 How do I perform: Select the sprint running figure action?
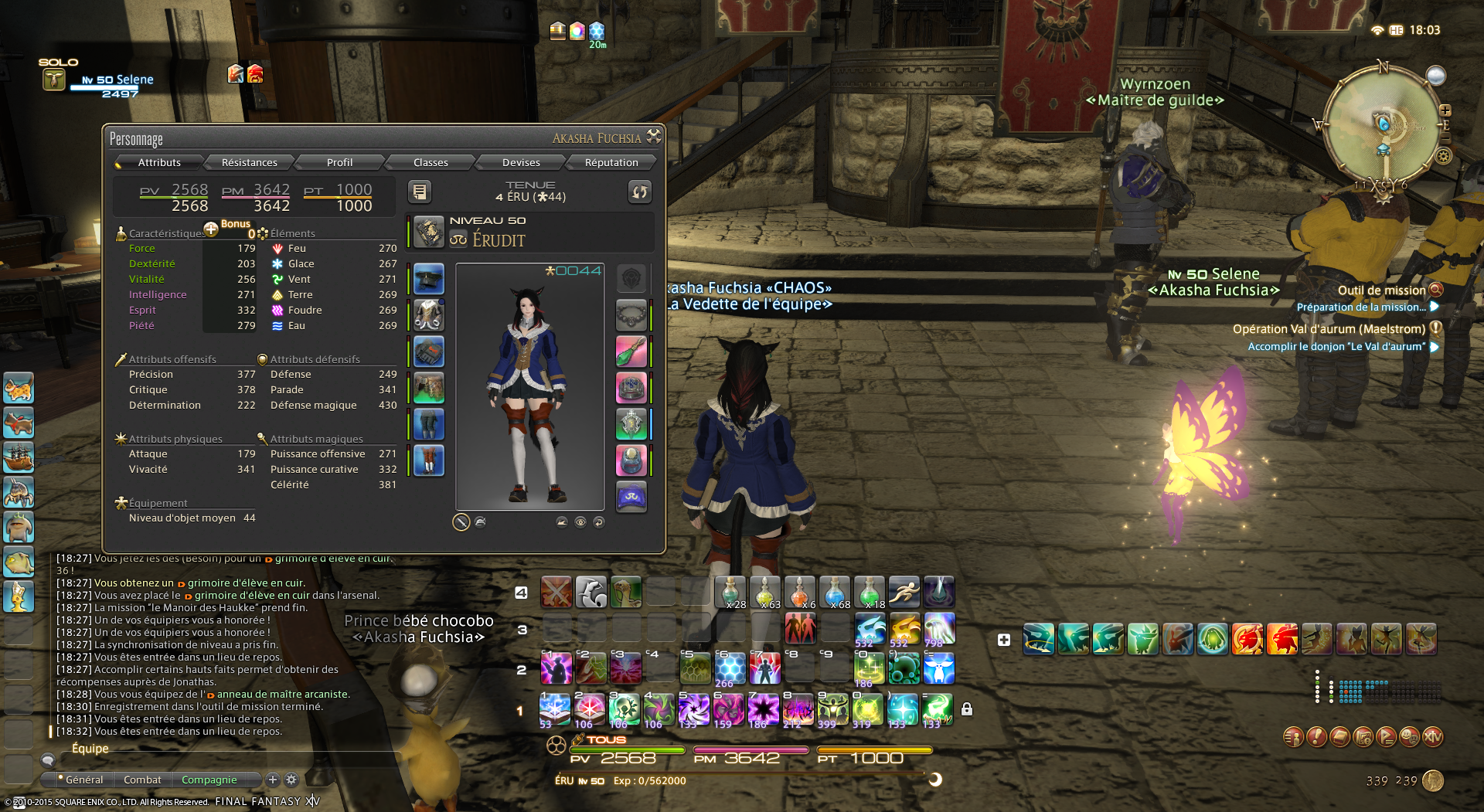point(904,592)
